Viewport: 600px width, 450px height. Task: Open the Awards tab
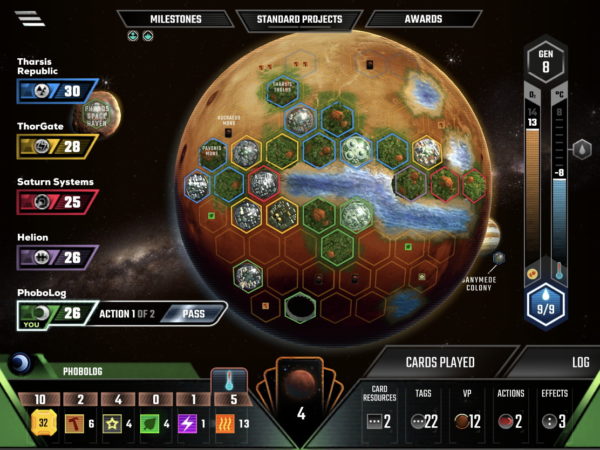coord(425,19)
